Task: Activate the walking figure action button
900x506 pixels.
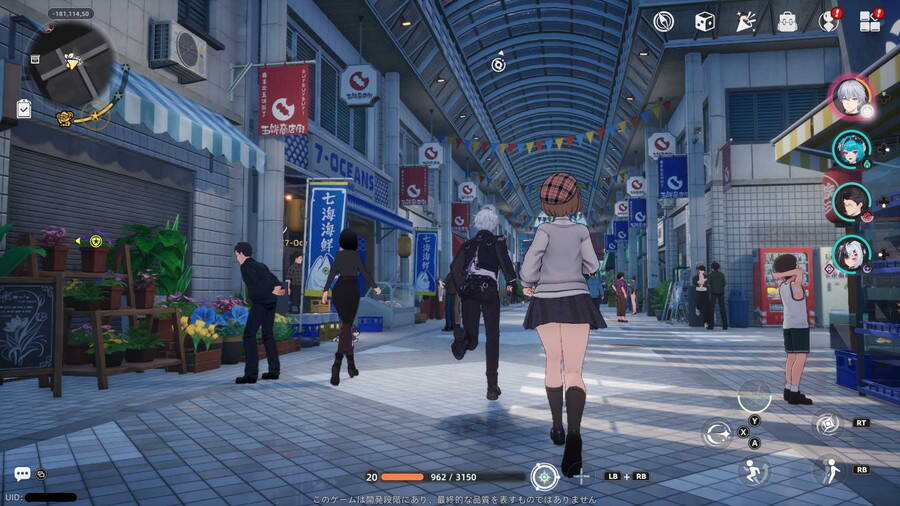Action: tap(830, 469)
